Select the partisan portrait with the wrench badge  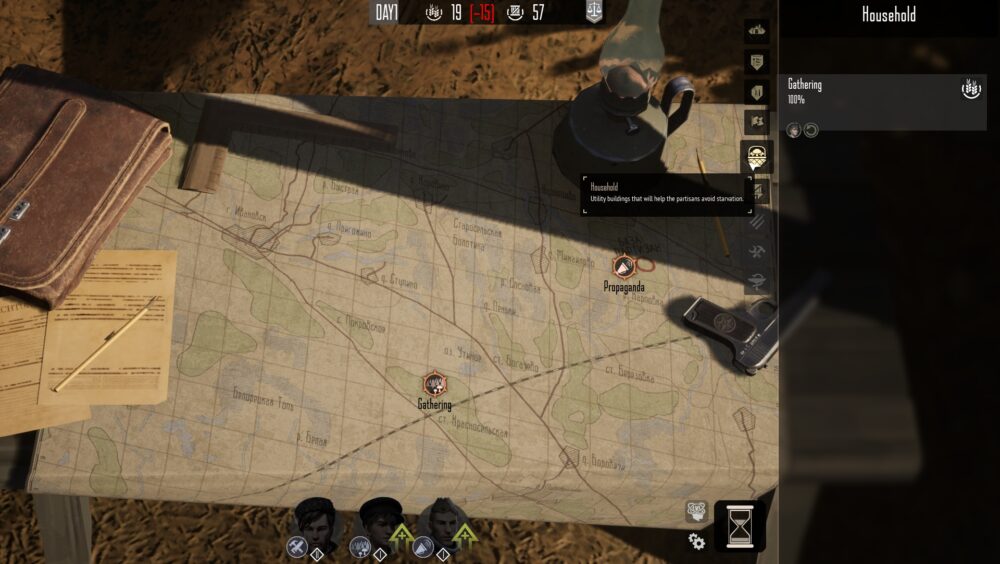(313, 519)
